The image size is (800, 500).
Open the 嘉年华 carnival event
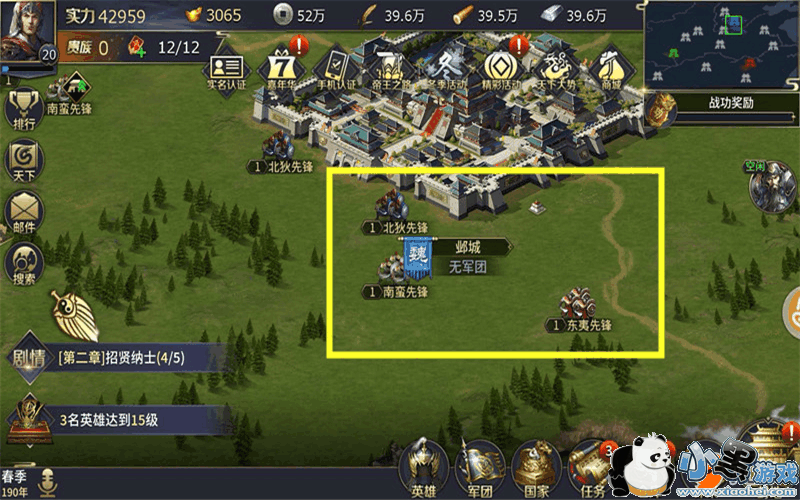[281, 66]
